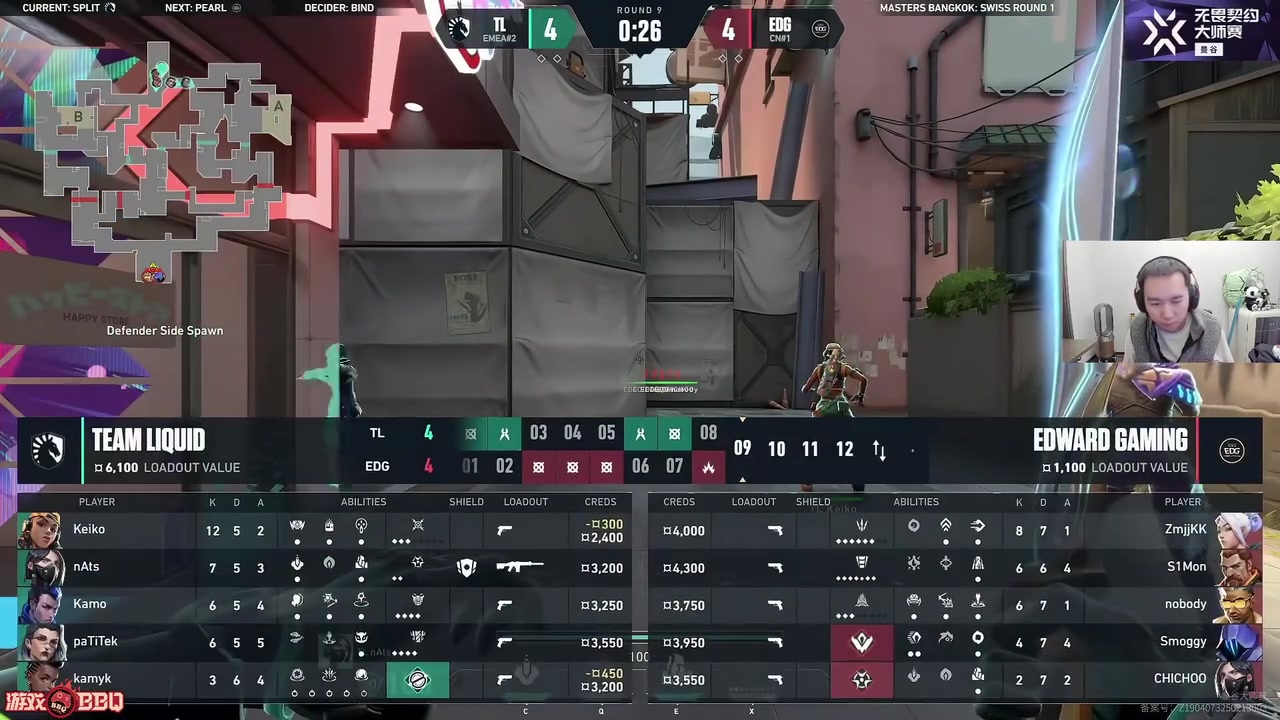
Task: Click nAts' shield icon
Action: pos(466,567)
